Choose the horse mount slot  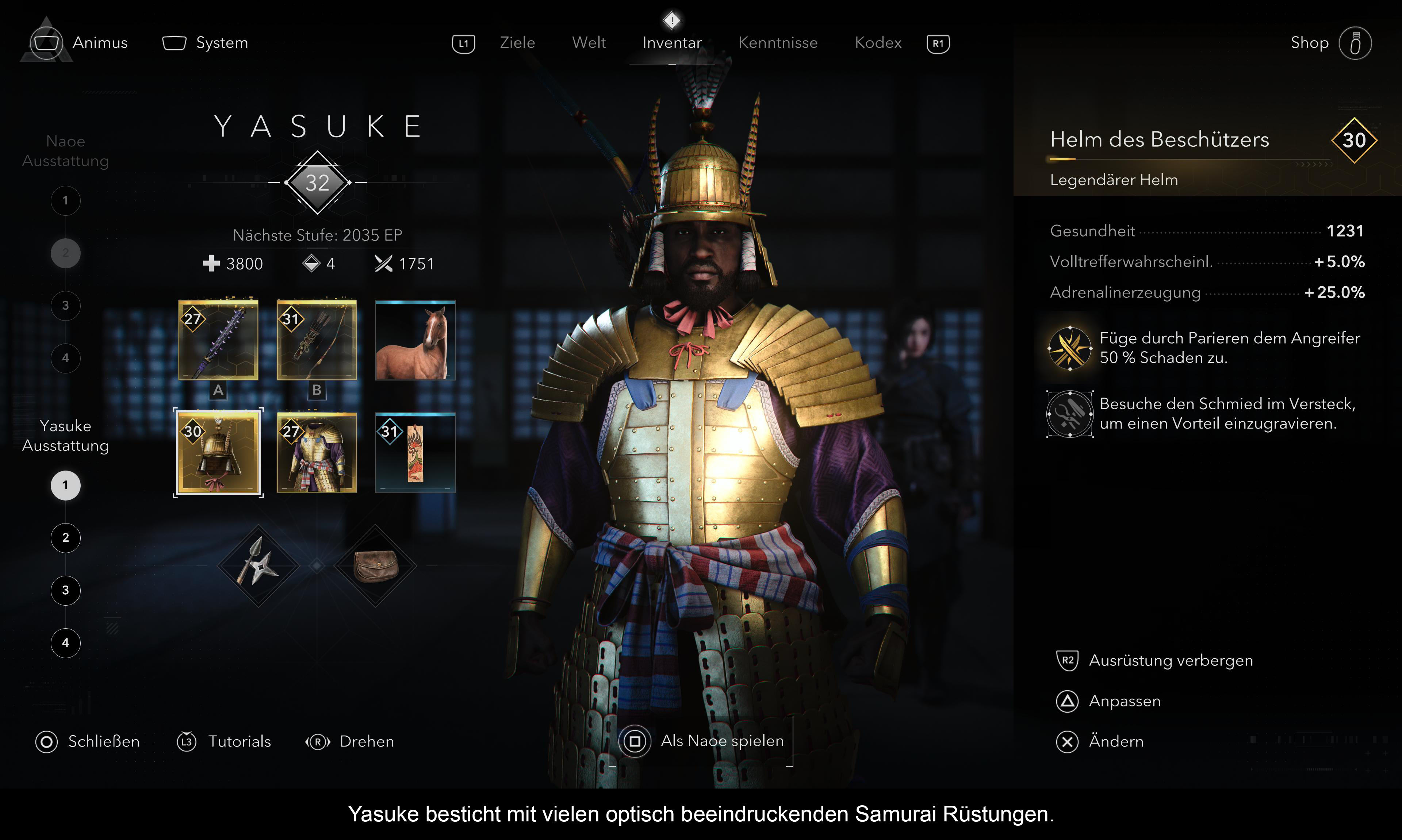[x=415, y=340]
